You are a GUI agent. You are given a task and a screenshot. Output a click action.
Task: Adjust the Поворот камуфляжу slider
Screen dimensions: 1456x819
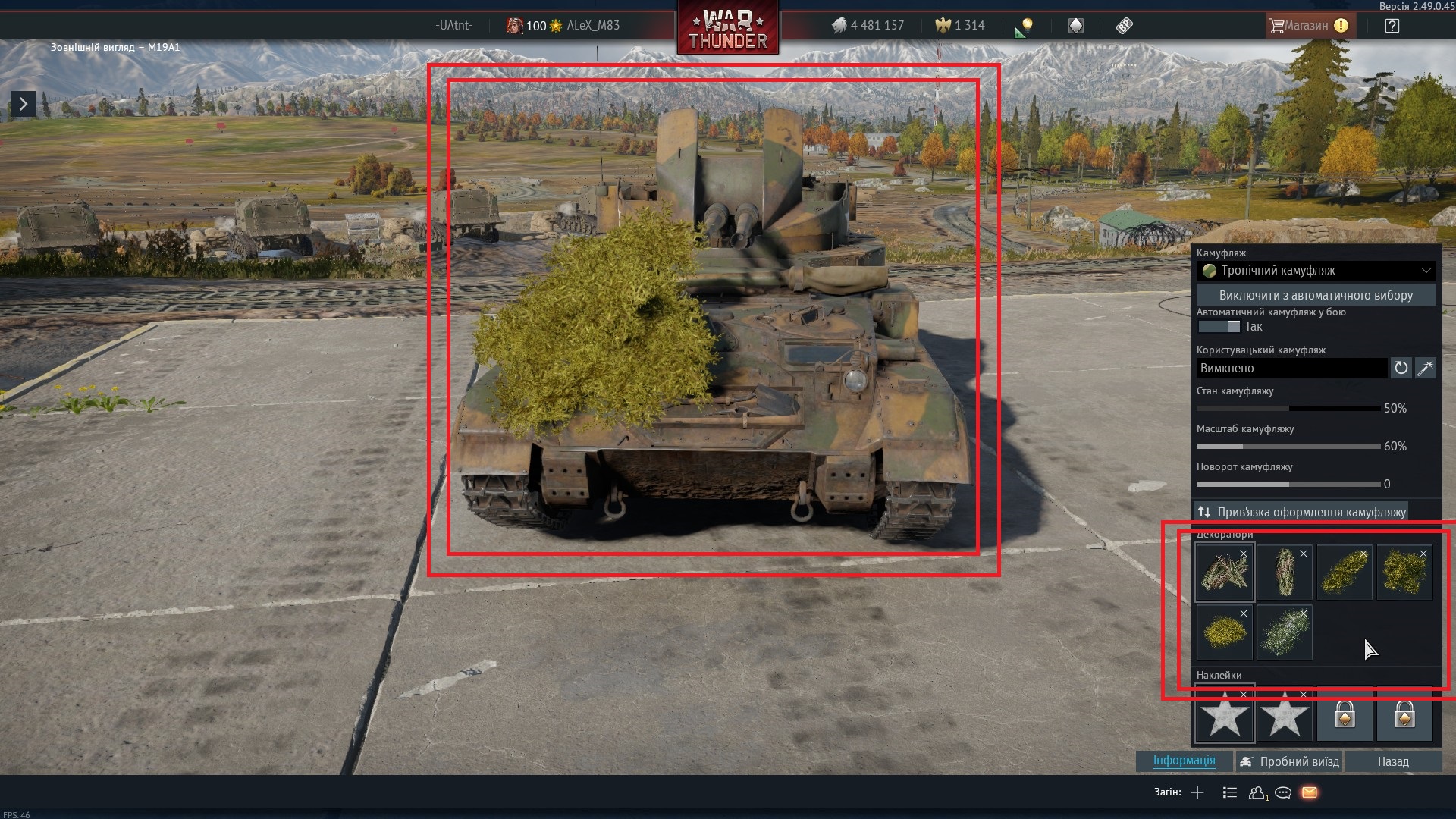click(1288, 484)
